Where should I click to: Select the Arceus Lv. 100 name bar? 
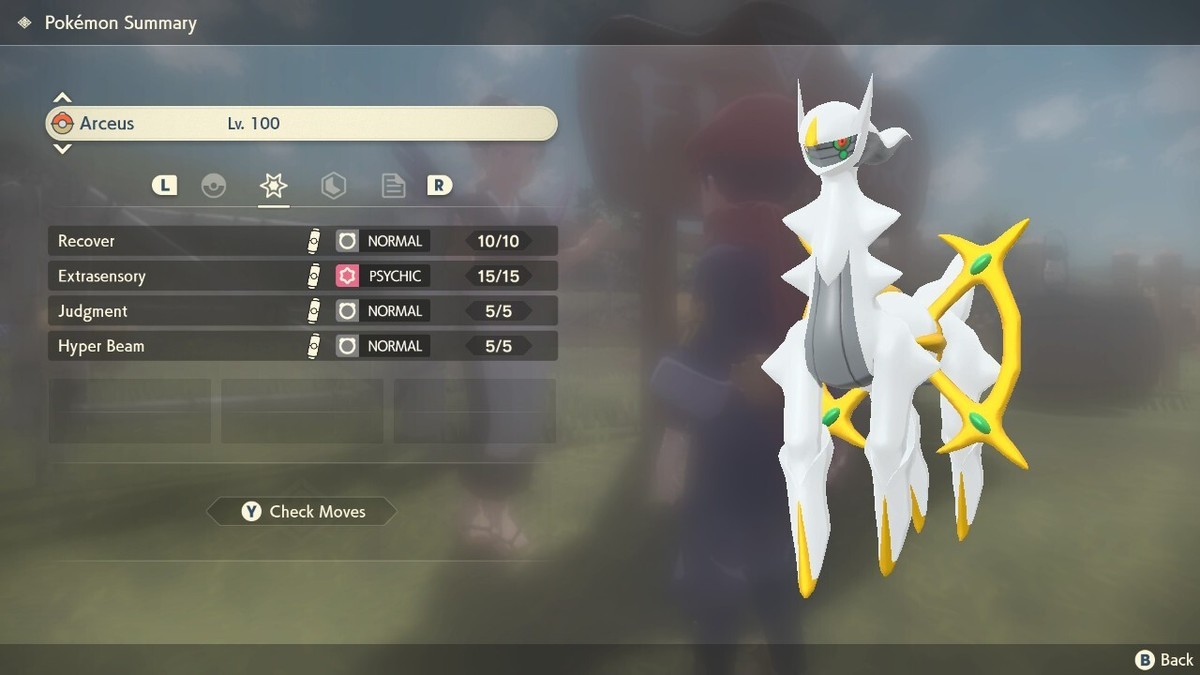[302, 124]
